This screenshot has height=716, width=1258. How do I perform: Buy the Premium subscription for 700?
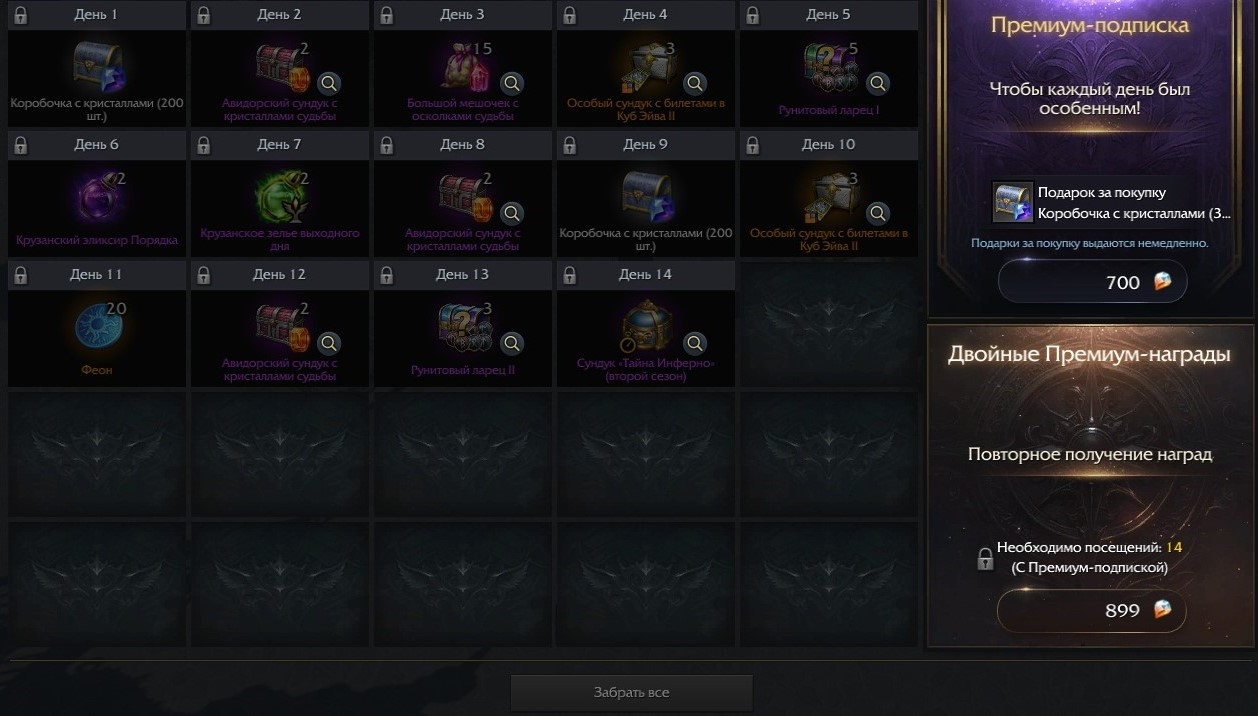1092,282
